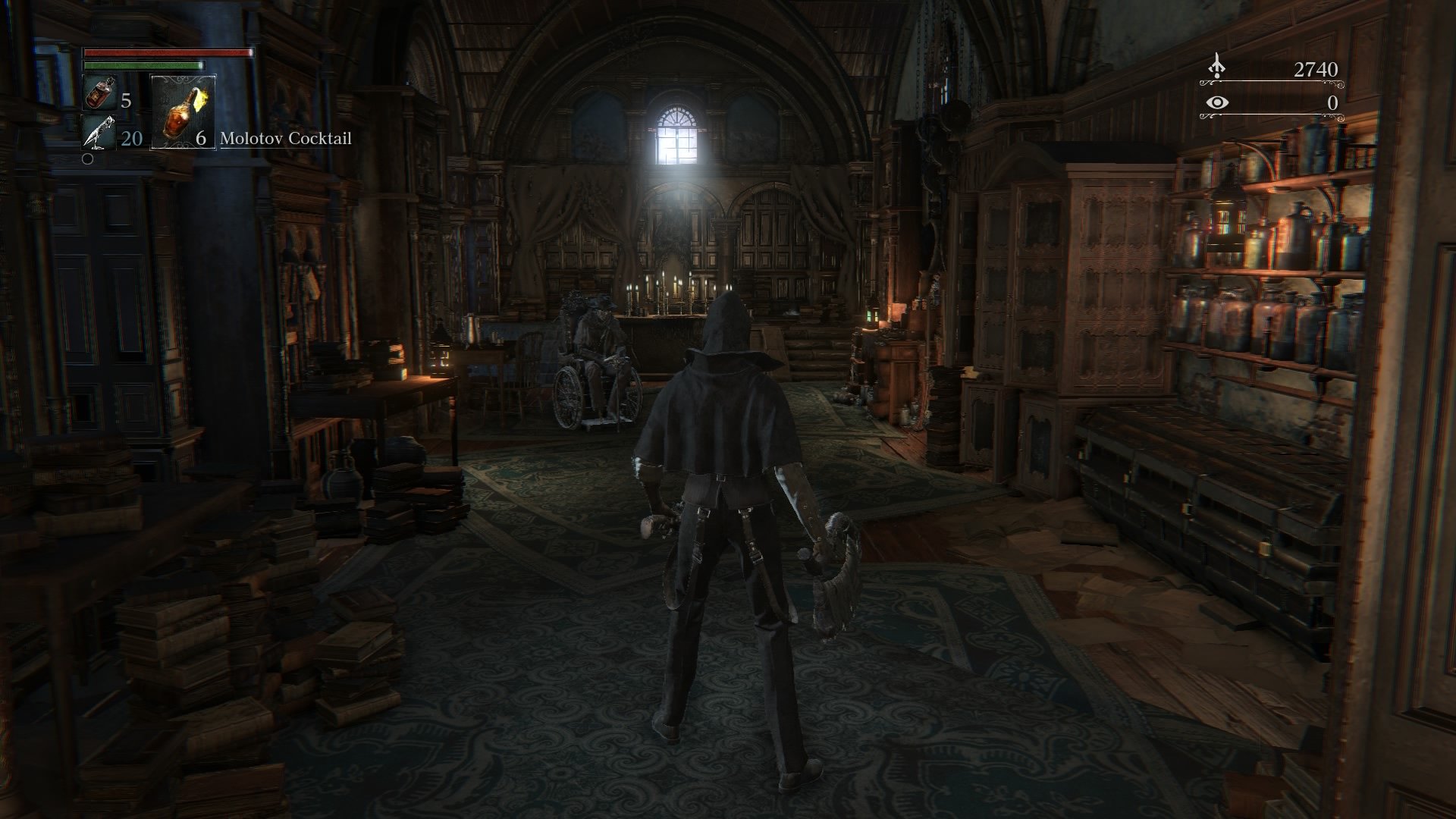Click the Blood Vial count number 5

(125, 101)
